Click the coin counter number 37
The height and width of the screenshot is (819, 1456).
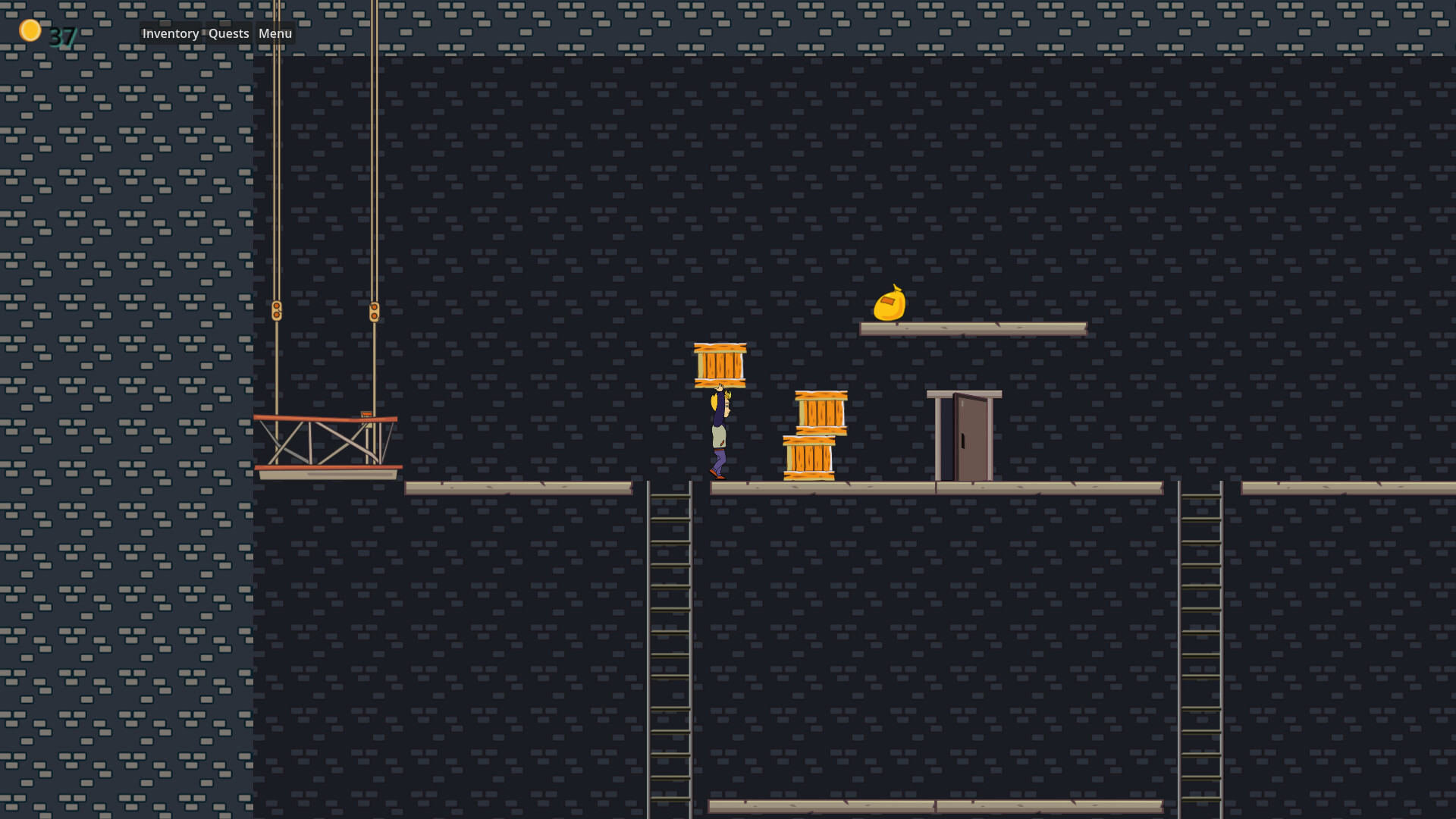(x=62, y=35)
